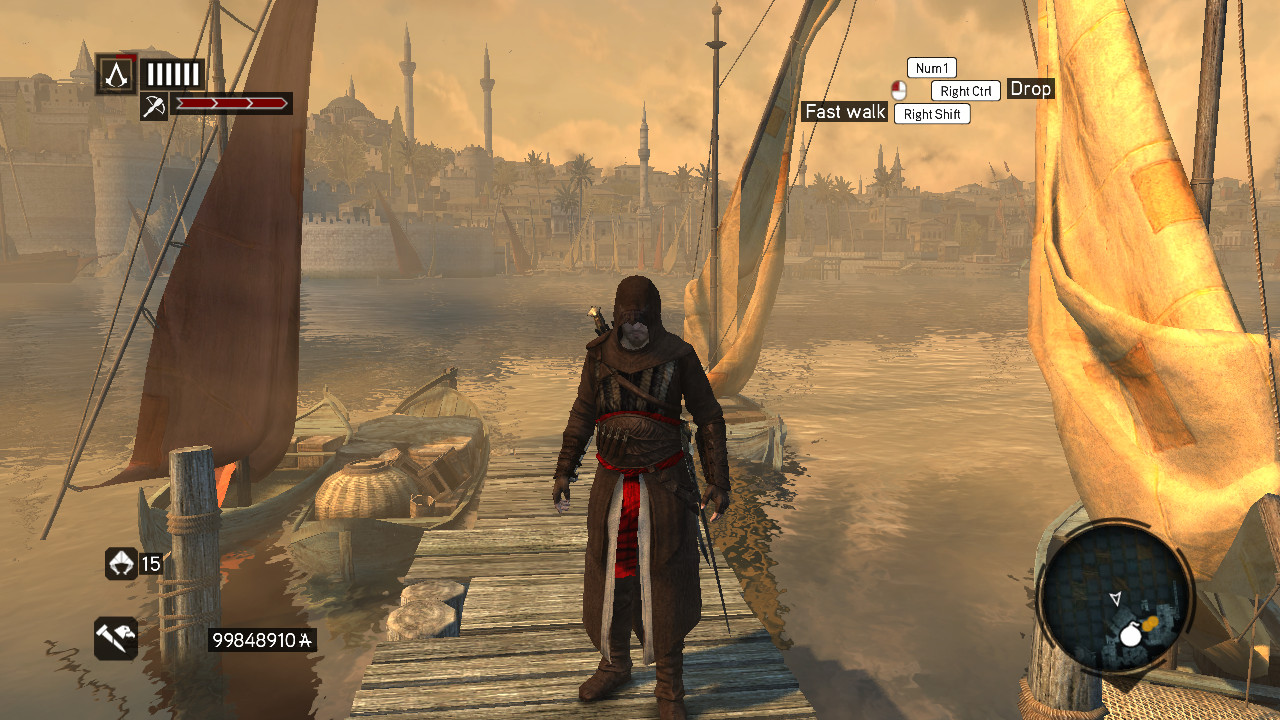Expand the smoke bomb count display
The height and width of the screenshot is (720, 1280).
point(150,562)
